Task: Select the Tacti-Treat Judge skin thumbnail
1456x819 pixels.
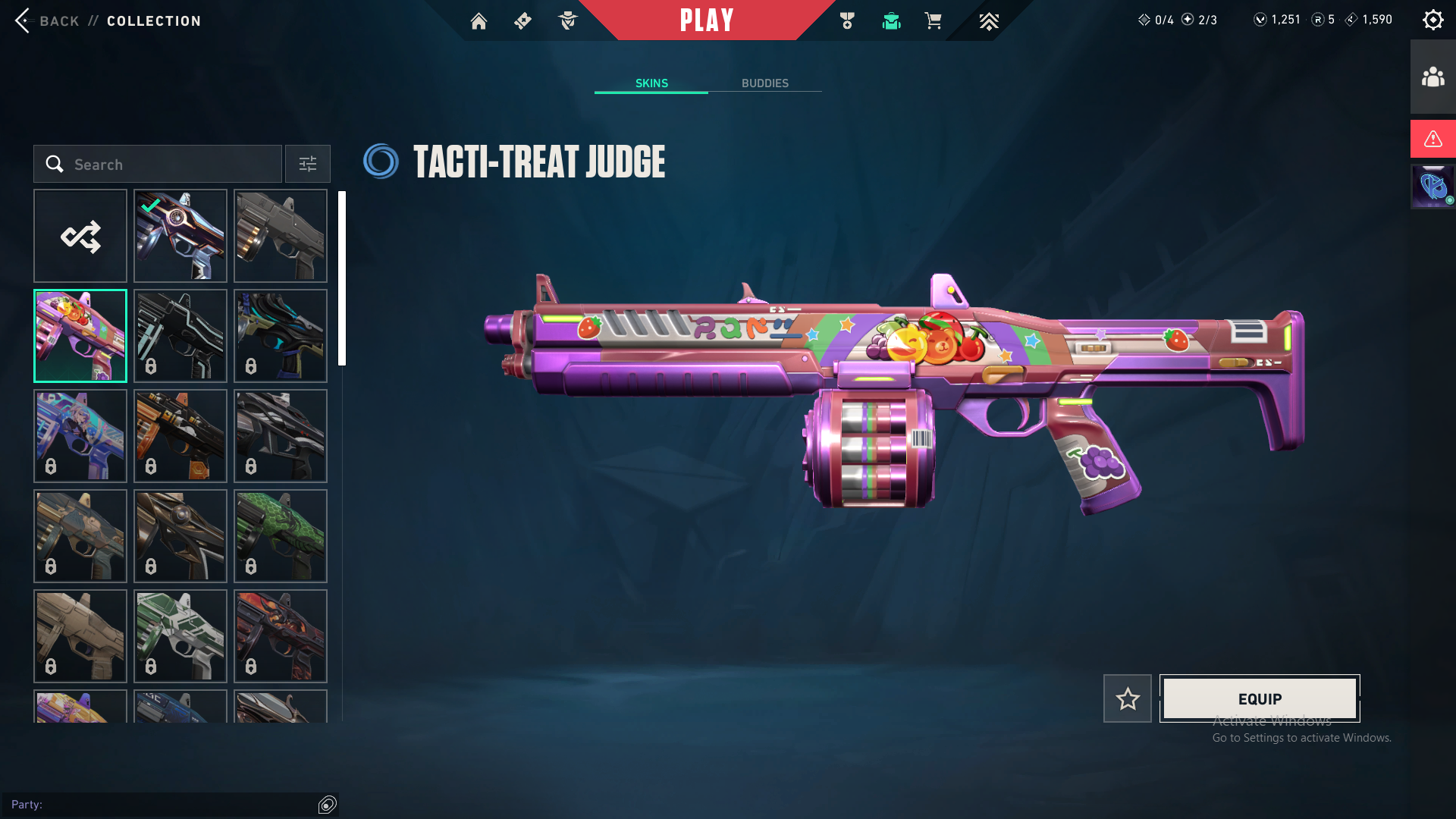Action: tap(80, 337)
